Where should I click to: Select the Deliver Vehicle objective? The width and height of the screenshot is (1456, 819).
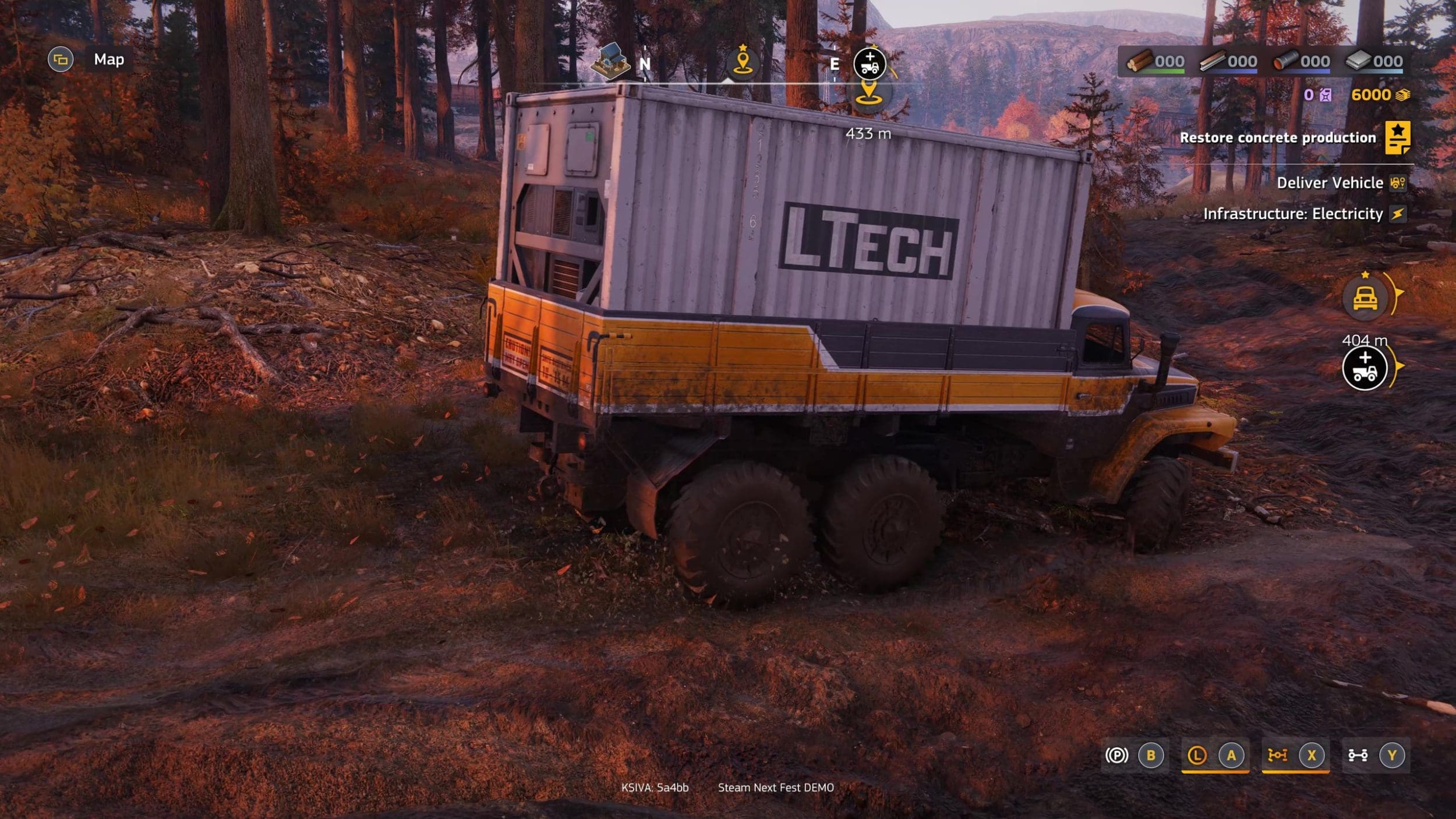coord(1330,183)
